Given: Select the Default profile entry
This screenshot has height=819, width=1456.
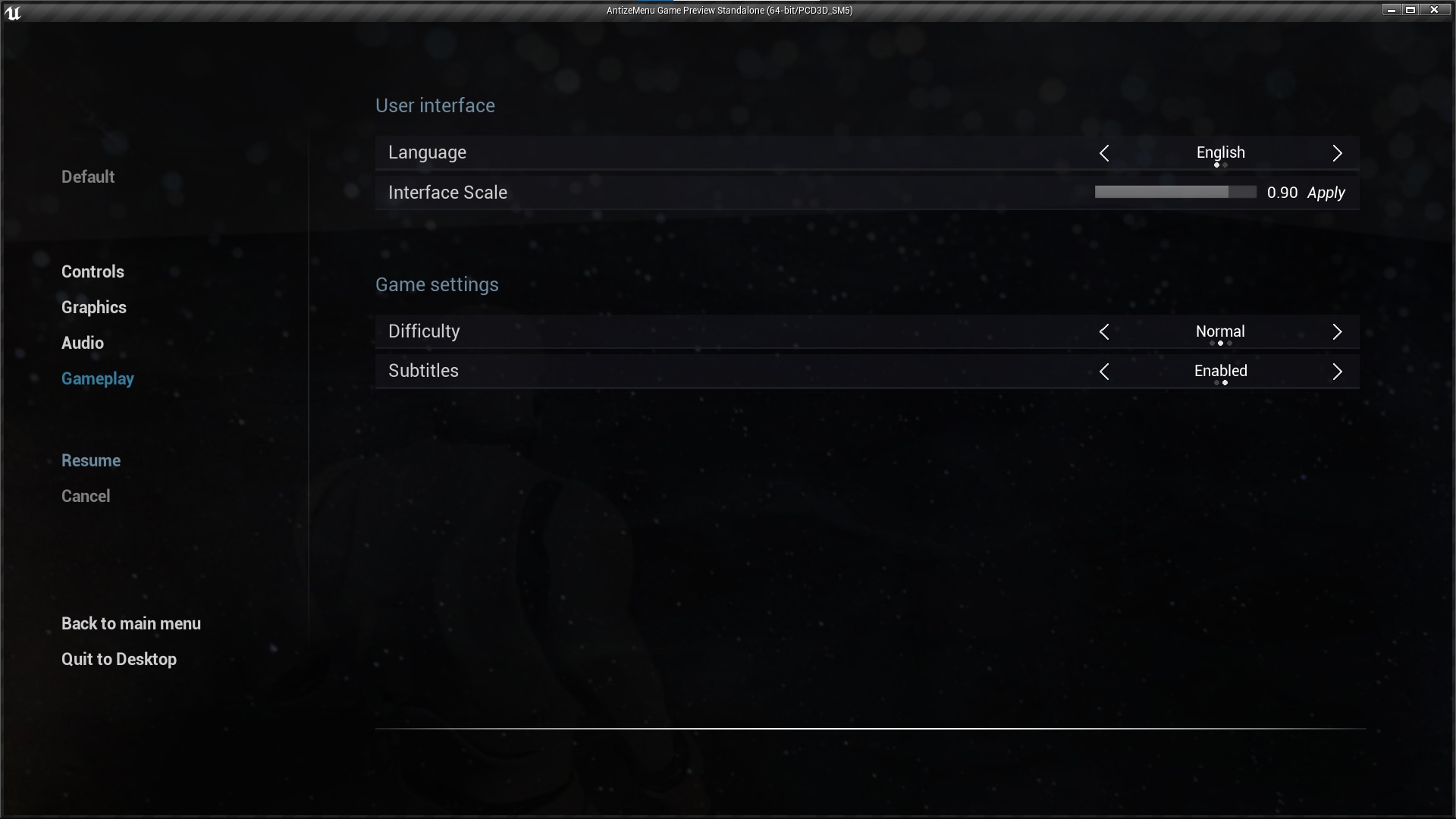Looking at the screenshot, I should 87,177.
